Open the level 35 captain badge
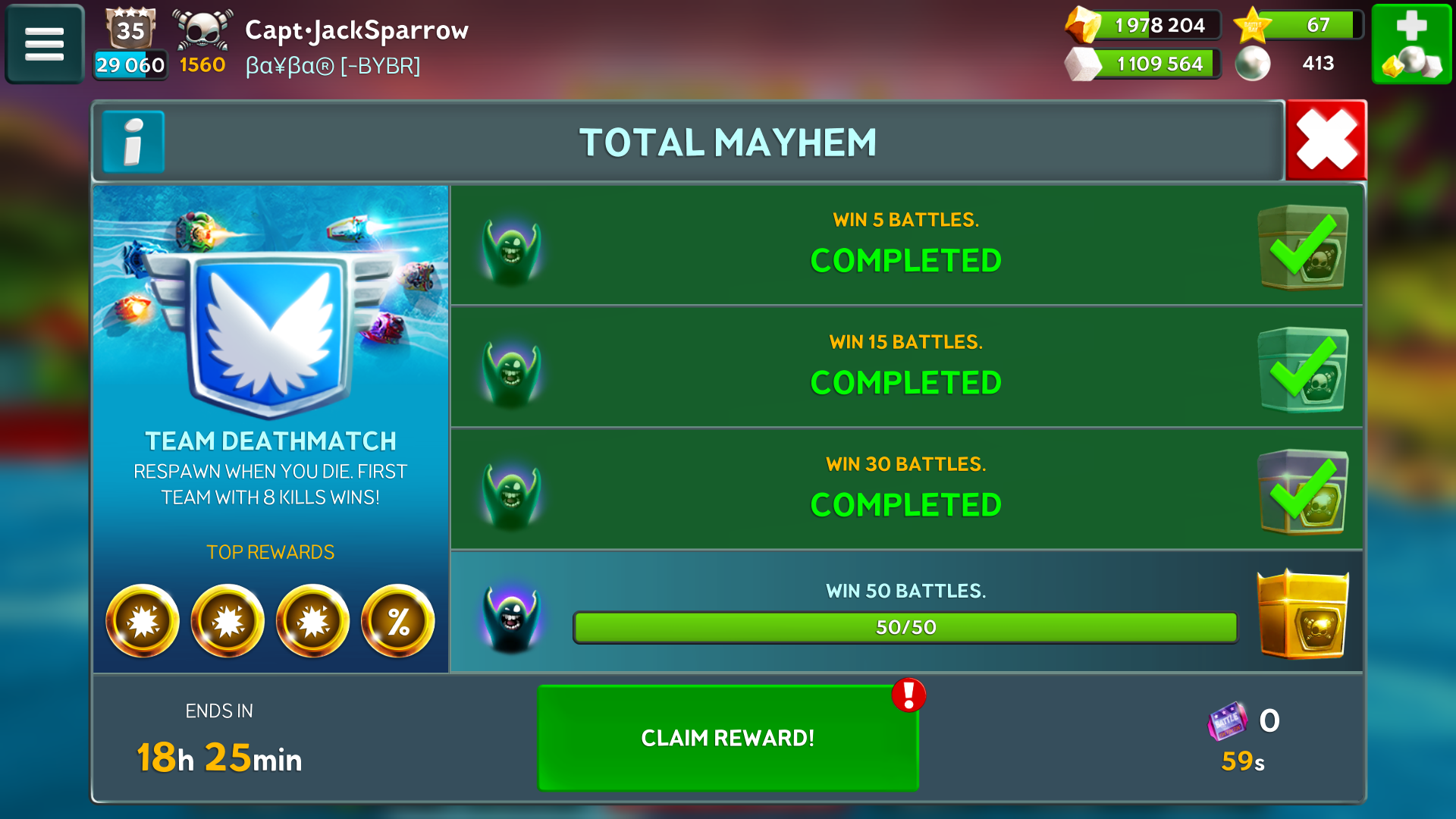This screenshot has height=819, width=1456. coord(130,30)
